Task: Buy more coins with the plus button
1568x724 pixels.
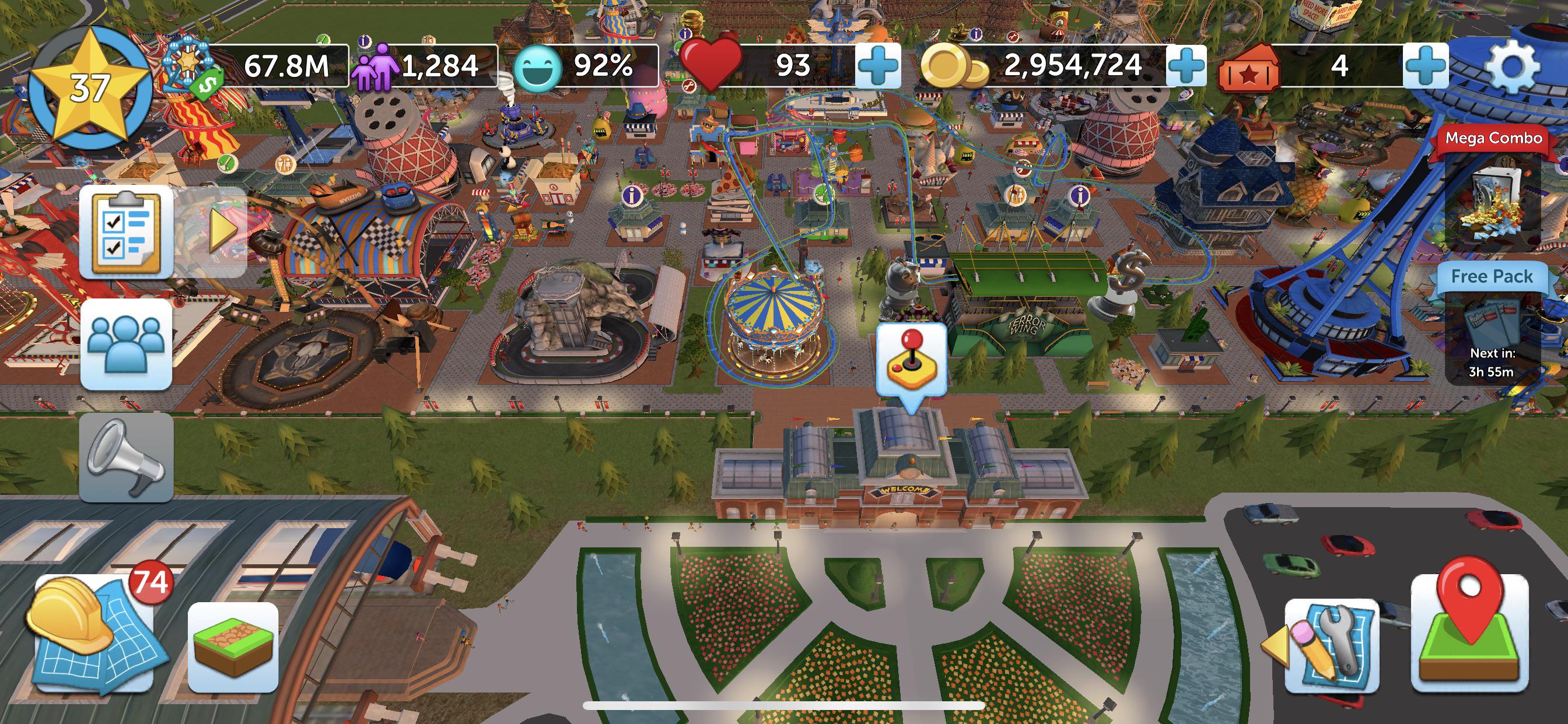Action: (x=1186, y=65)
